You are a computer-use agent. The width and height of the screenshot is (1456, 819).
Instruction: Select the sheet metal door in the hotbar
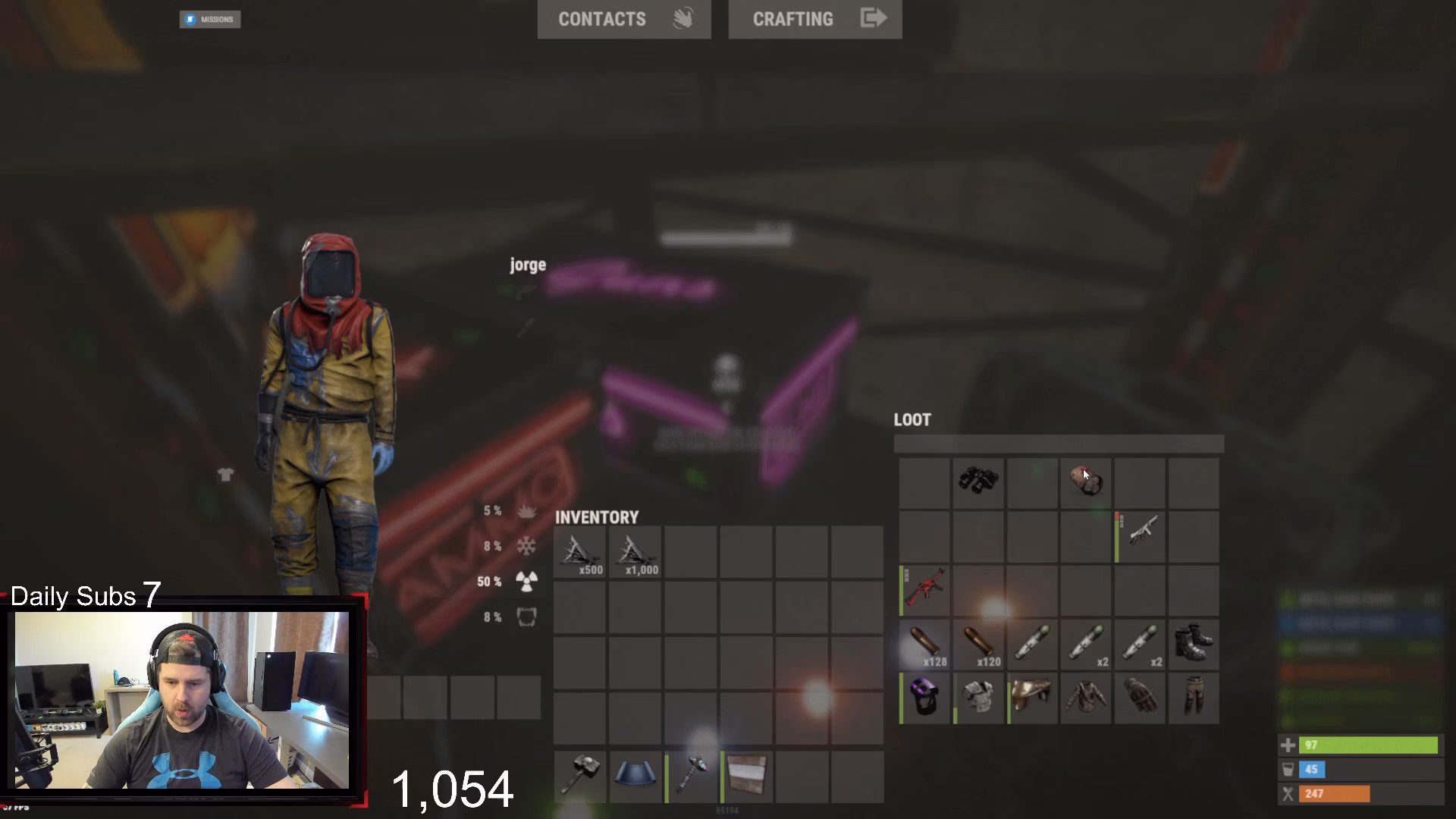click(745, 775)
